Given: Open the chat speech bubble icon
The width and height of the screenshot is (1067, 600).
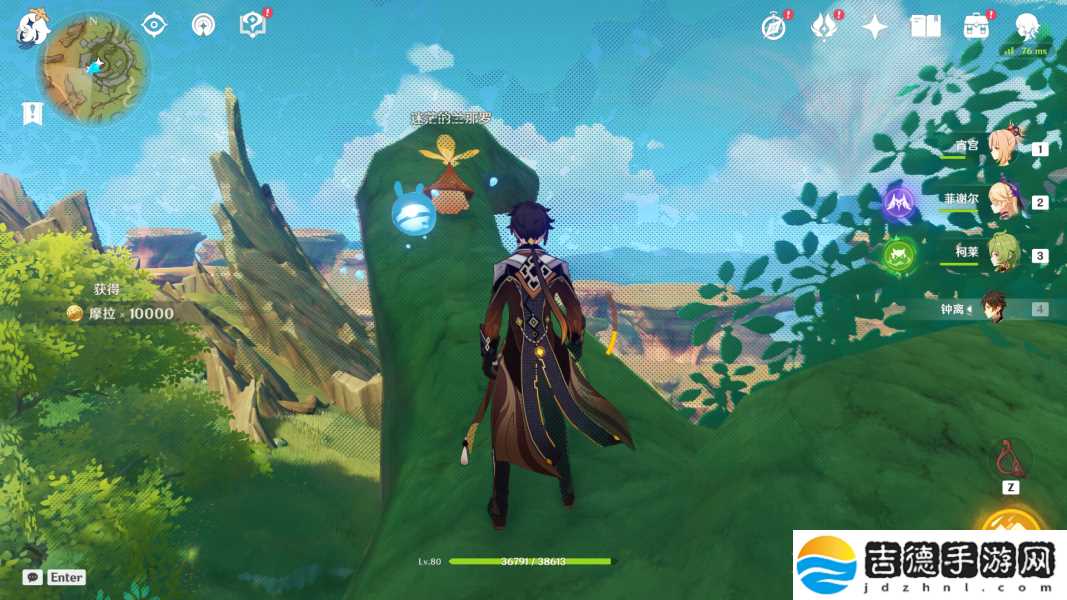Looking at the screenshot, I should [x=33, y=577].
